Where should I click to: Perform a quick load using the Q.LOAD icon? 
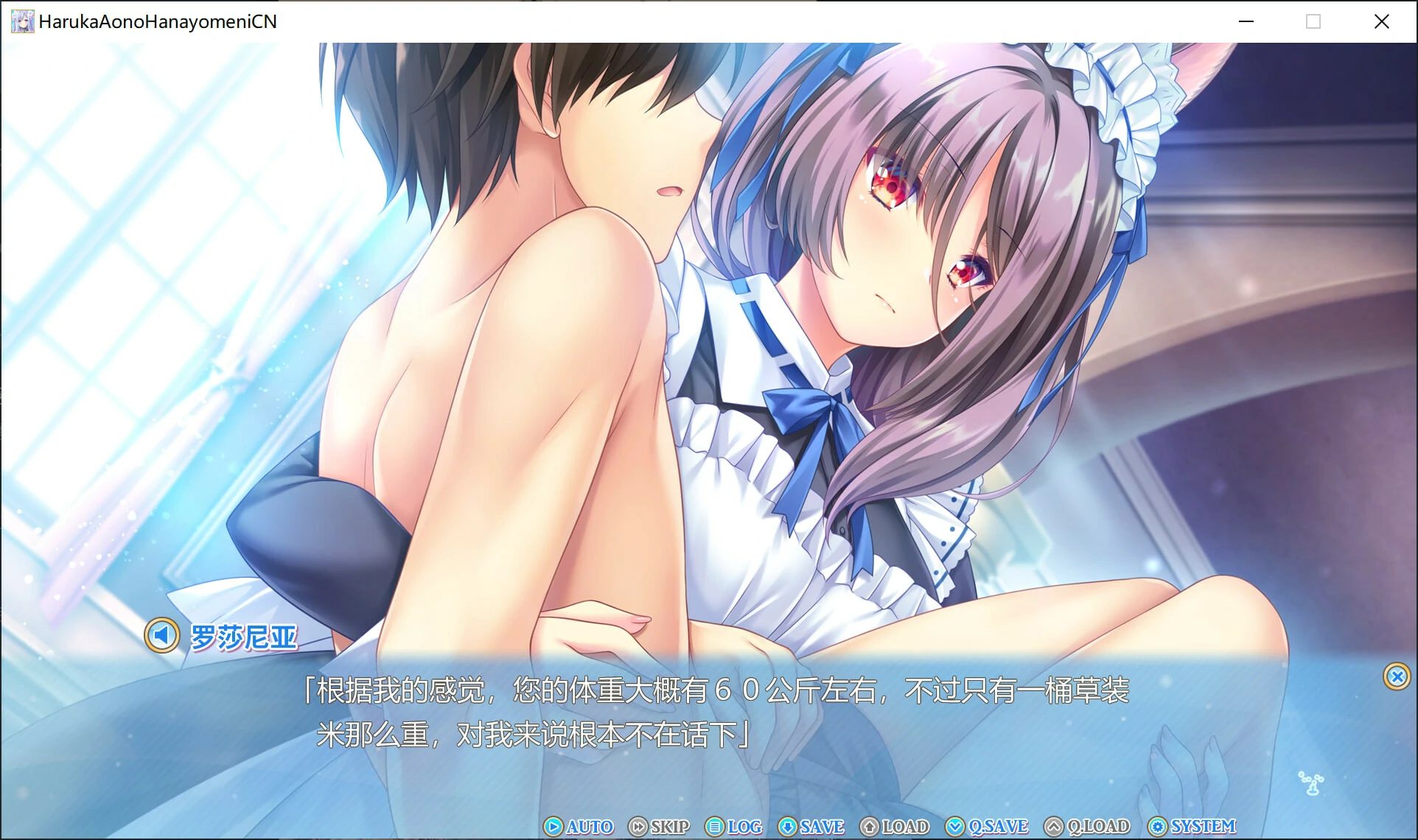pyautogui.click(x=1054, y=827)
